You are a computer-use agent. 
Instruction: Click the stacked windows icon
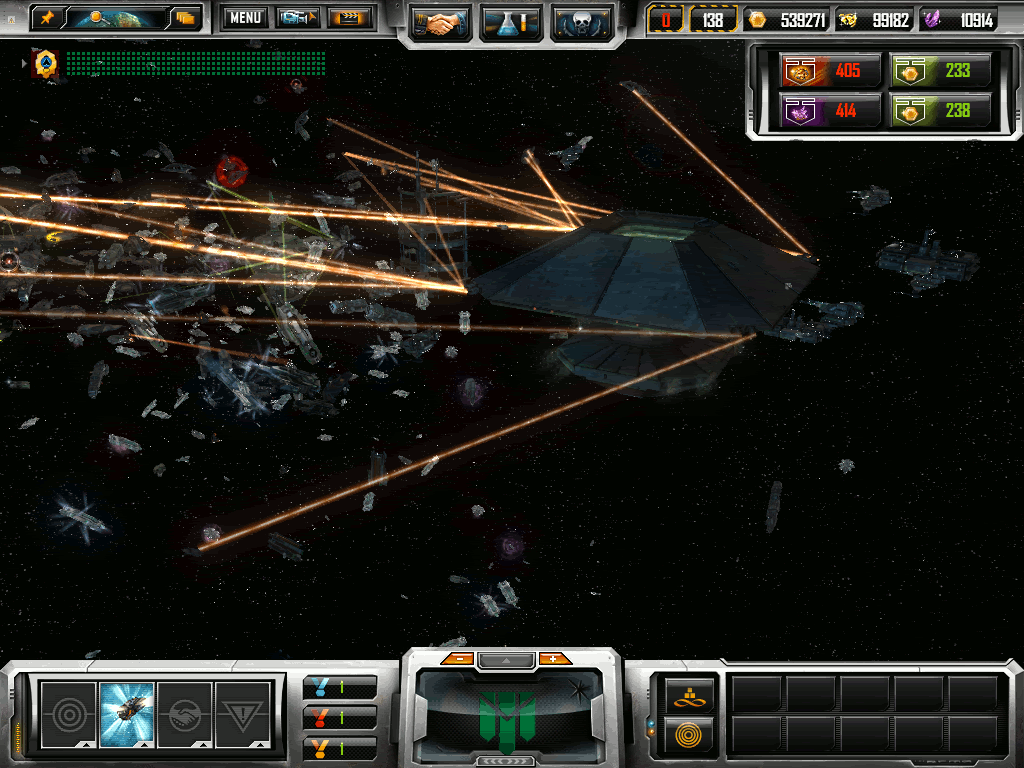tap(184, 18)
